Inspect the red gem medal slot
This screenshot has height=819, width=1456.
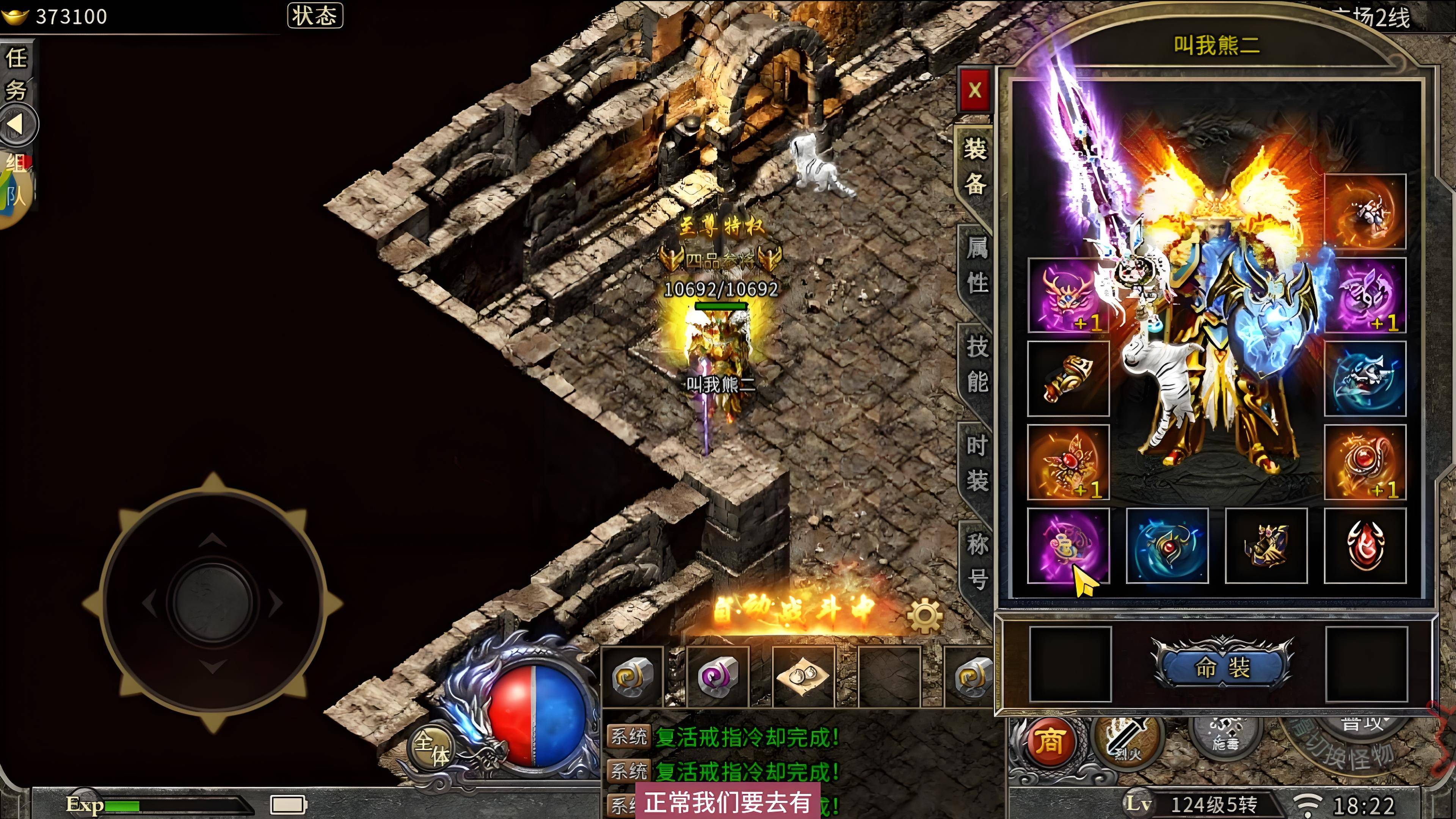(1365, 546)
